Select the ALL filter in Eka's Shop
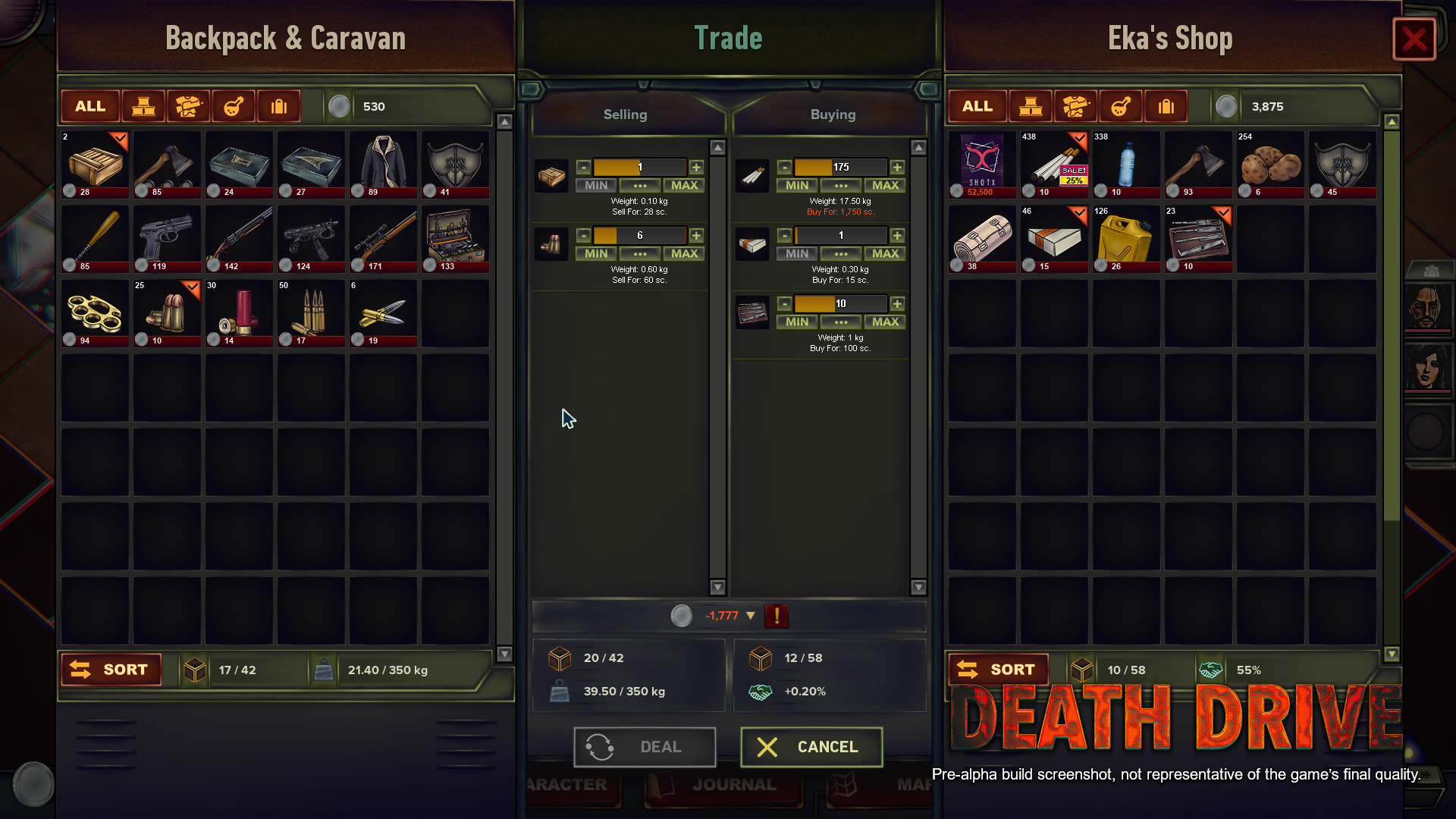This screenshot has width=1456, height=819. [x=977, y=106]
